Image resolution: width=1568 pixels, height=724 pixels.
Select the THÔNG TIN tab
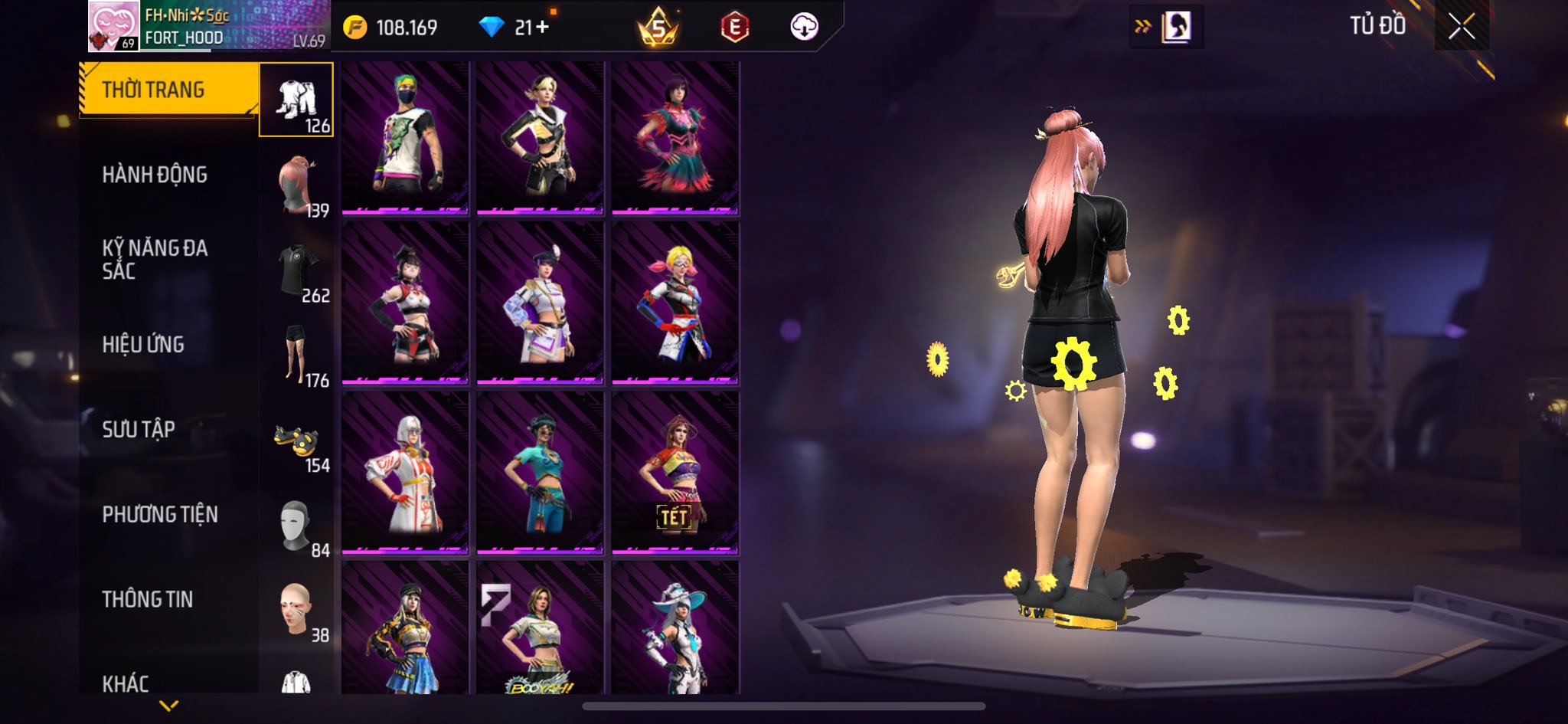point(148,599)
